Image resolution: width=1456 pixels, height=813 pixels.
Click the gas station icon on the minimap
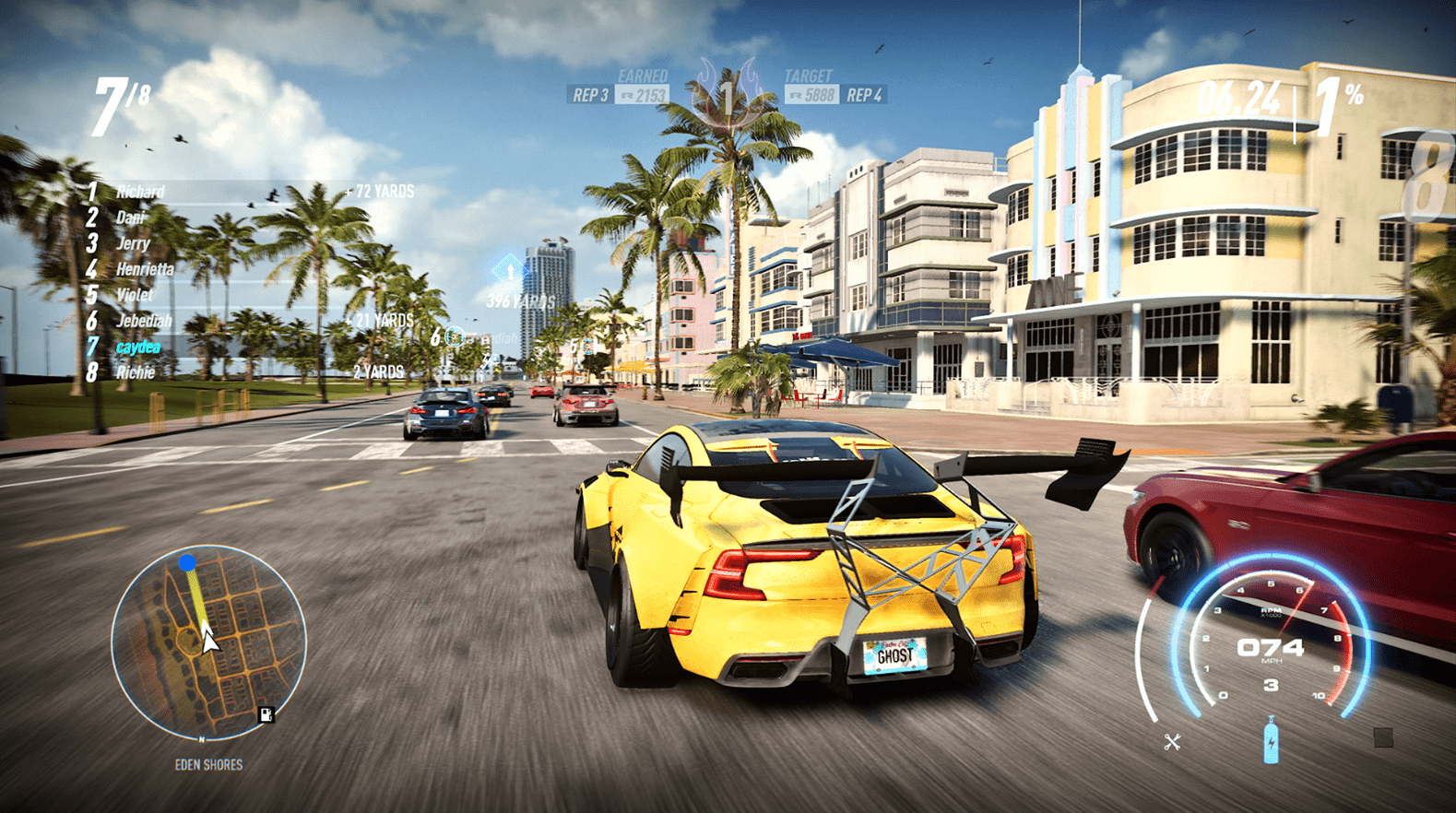coord(265,713)
